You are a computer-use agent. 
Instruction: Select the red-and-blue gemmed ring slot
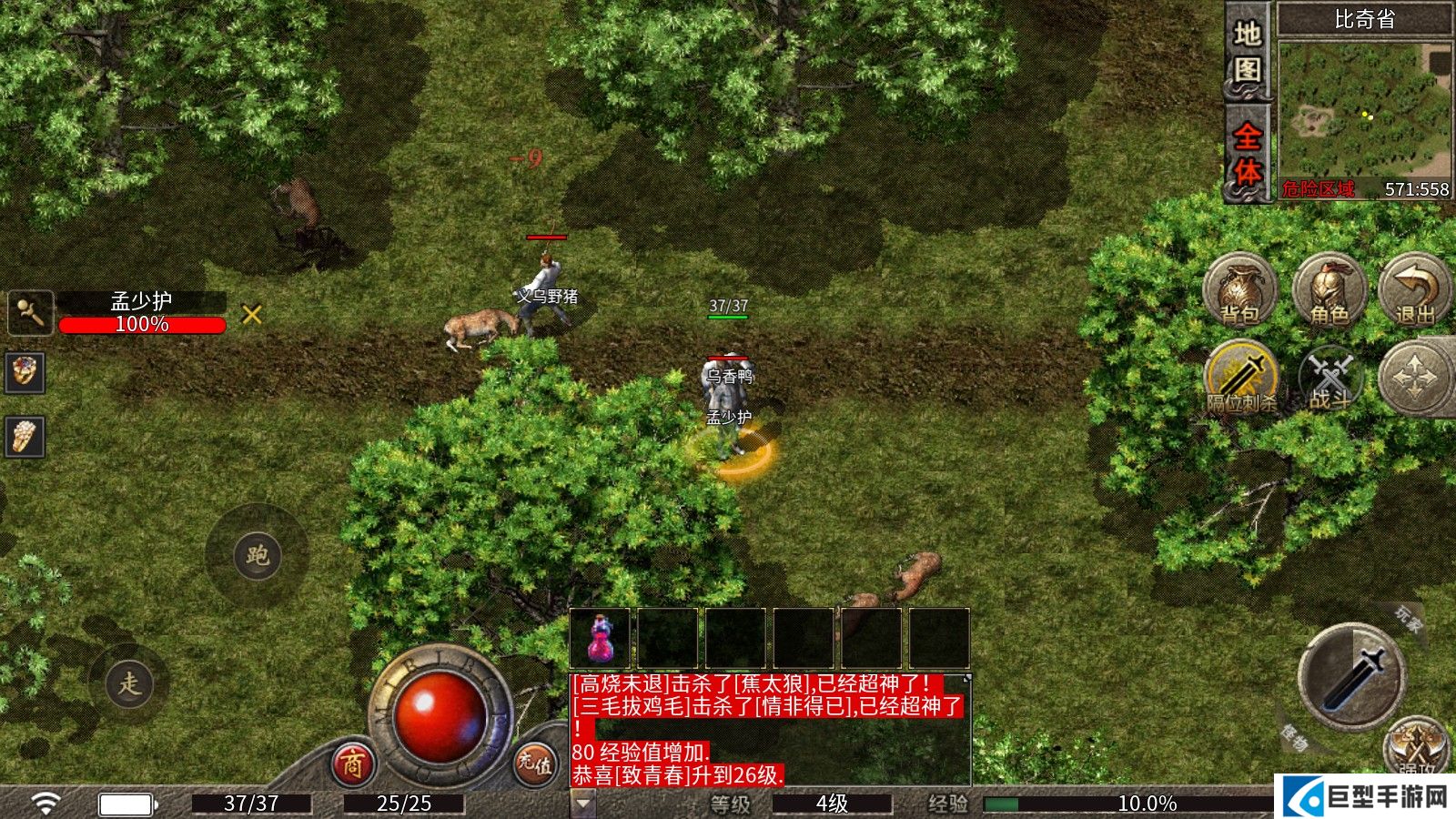coord(25,372)
